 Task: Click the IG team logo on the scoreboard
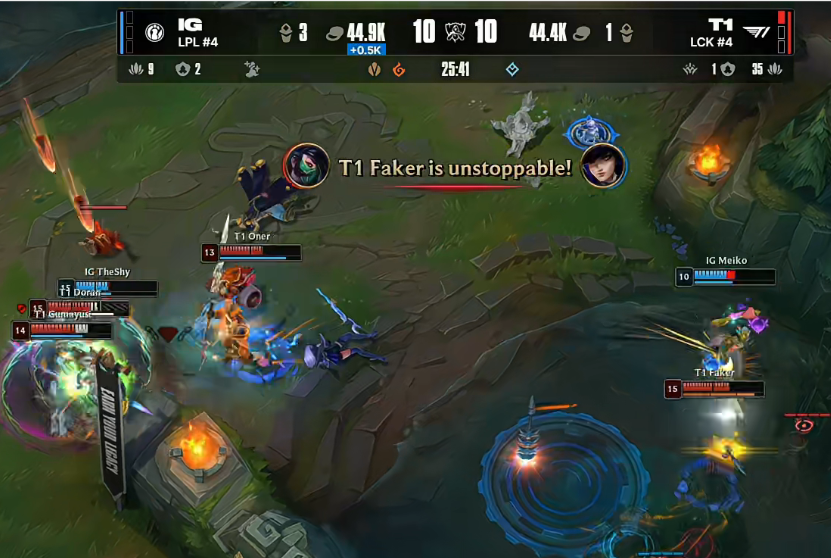pos(154,32)
